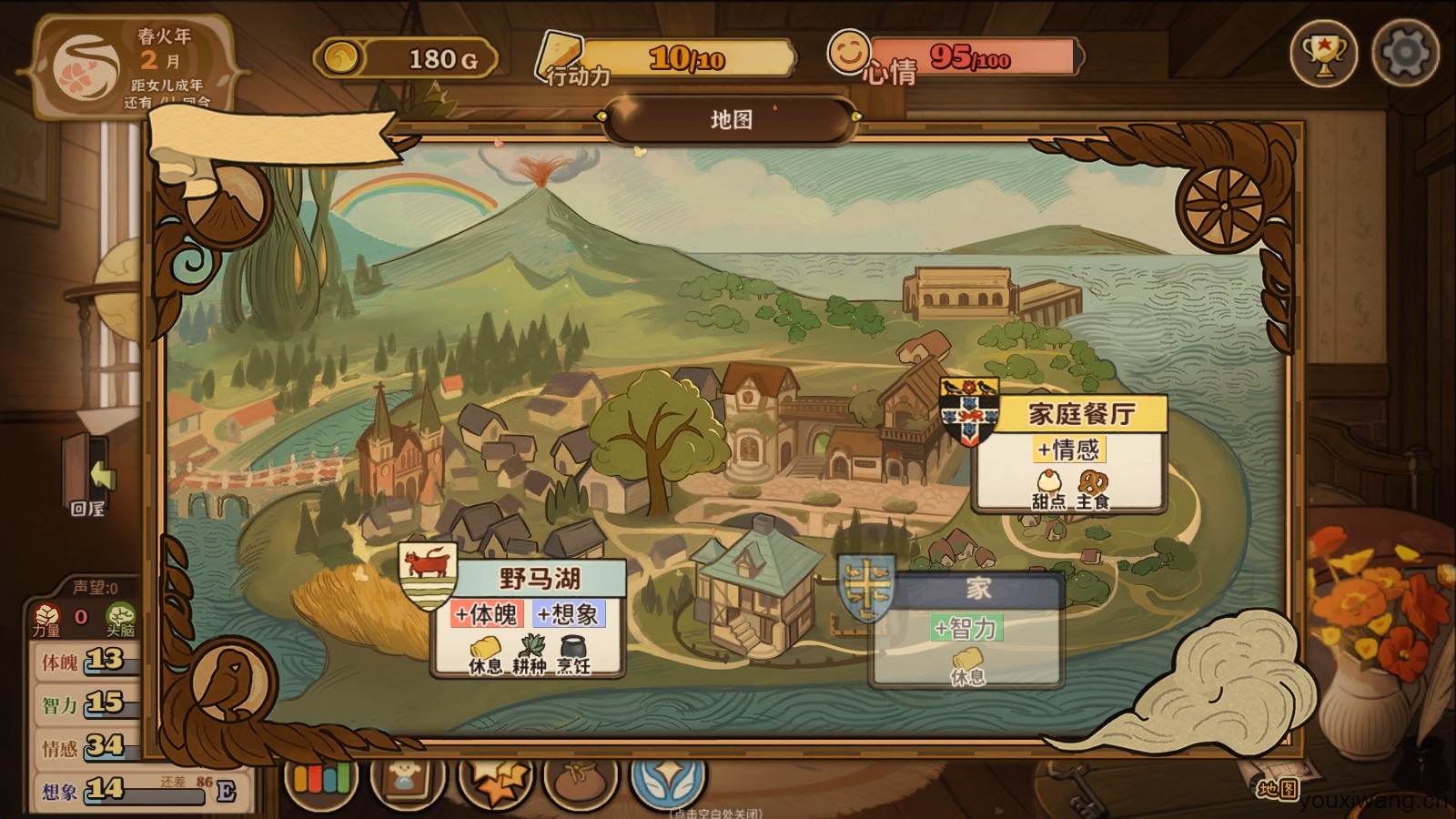The image size is (1456, 819).
Task: Click the red 力量 fist icon
Action: coord(46,618)
